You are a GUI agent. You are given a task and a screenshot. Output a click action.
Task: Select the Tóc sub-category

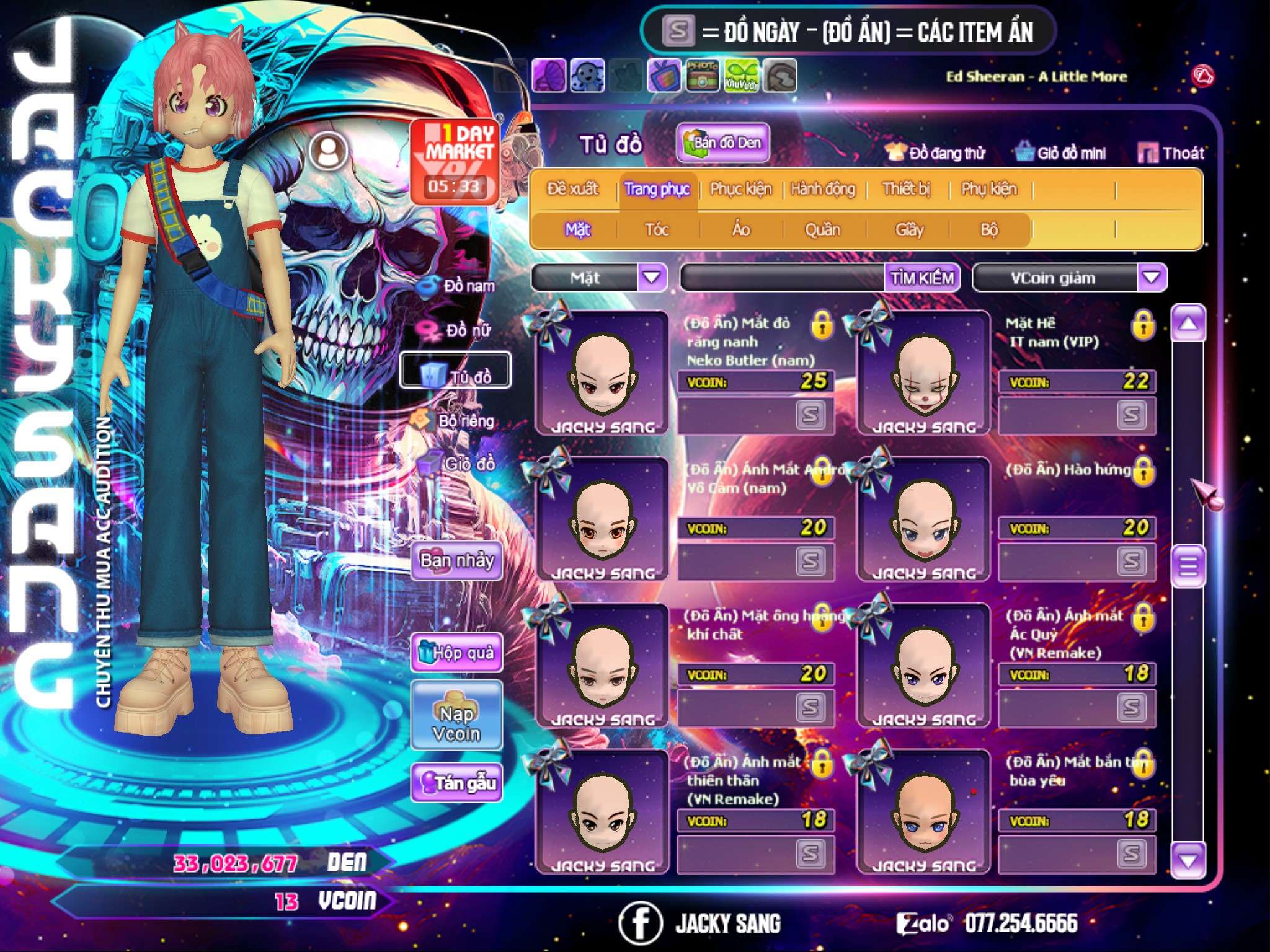[657, 230]
